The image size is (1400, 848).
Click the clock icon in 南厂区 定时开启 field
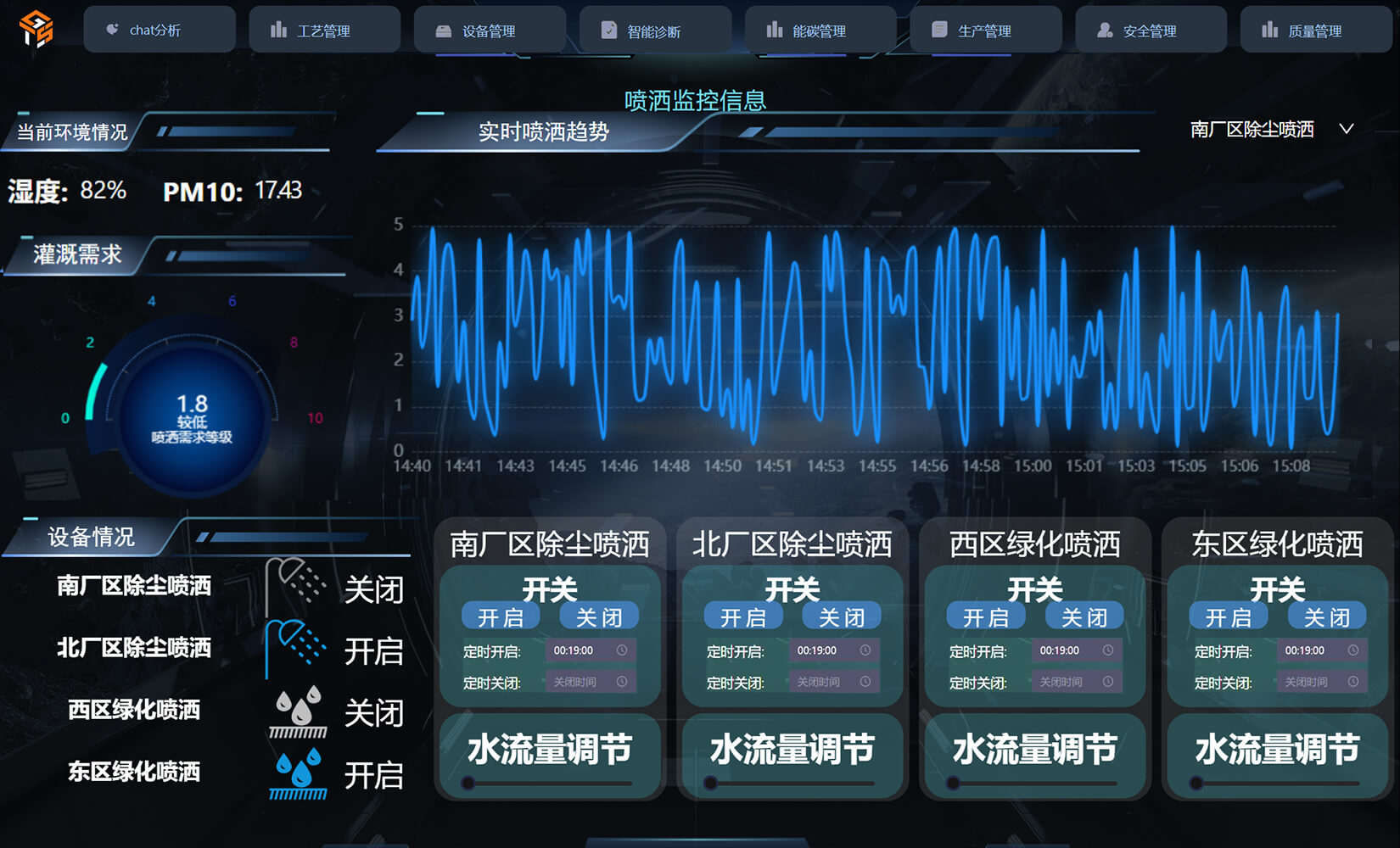(622, 650)
